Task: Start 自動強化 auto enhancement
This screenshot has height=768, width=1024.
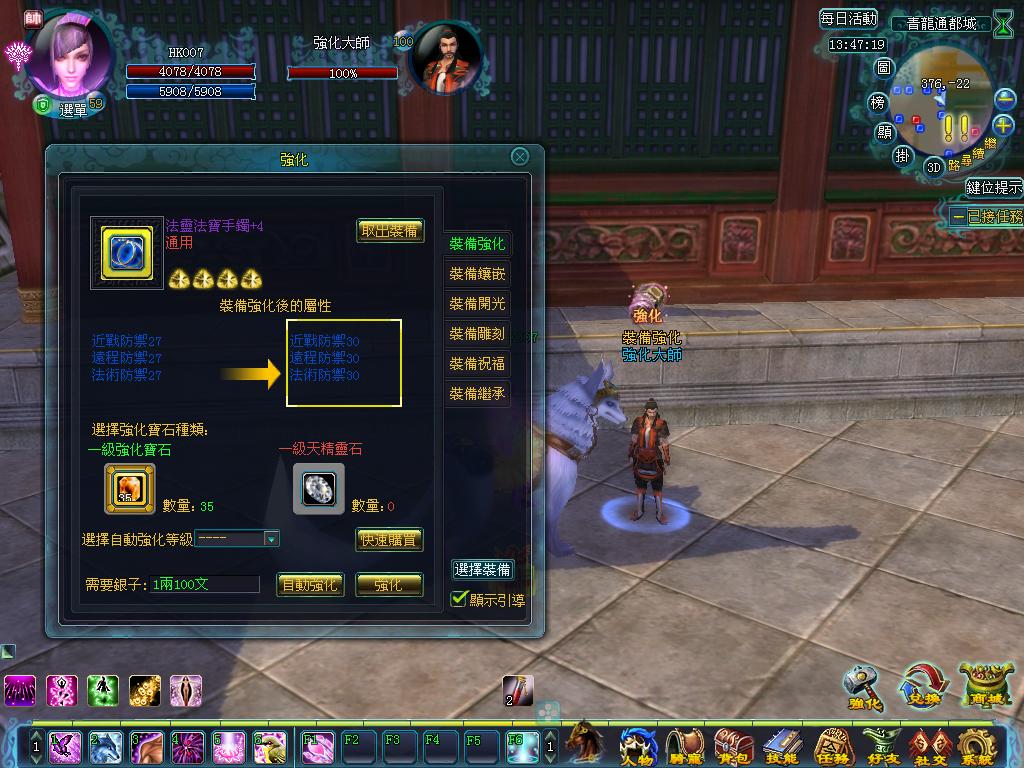Action: tap(310, 585)
